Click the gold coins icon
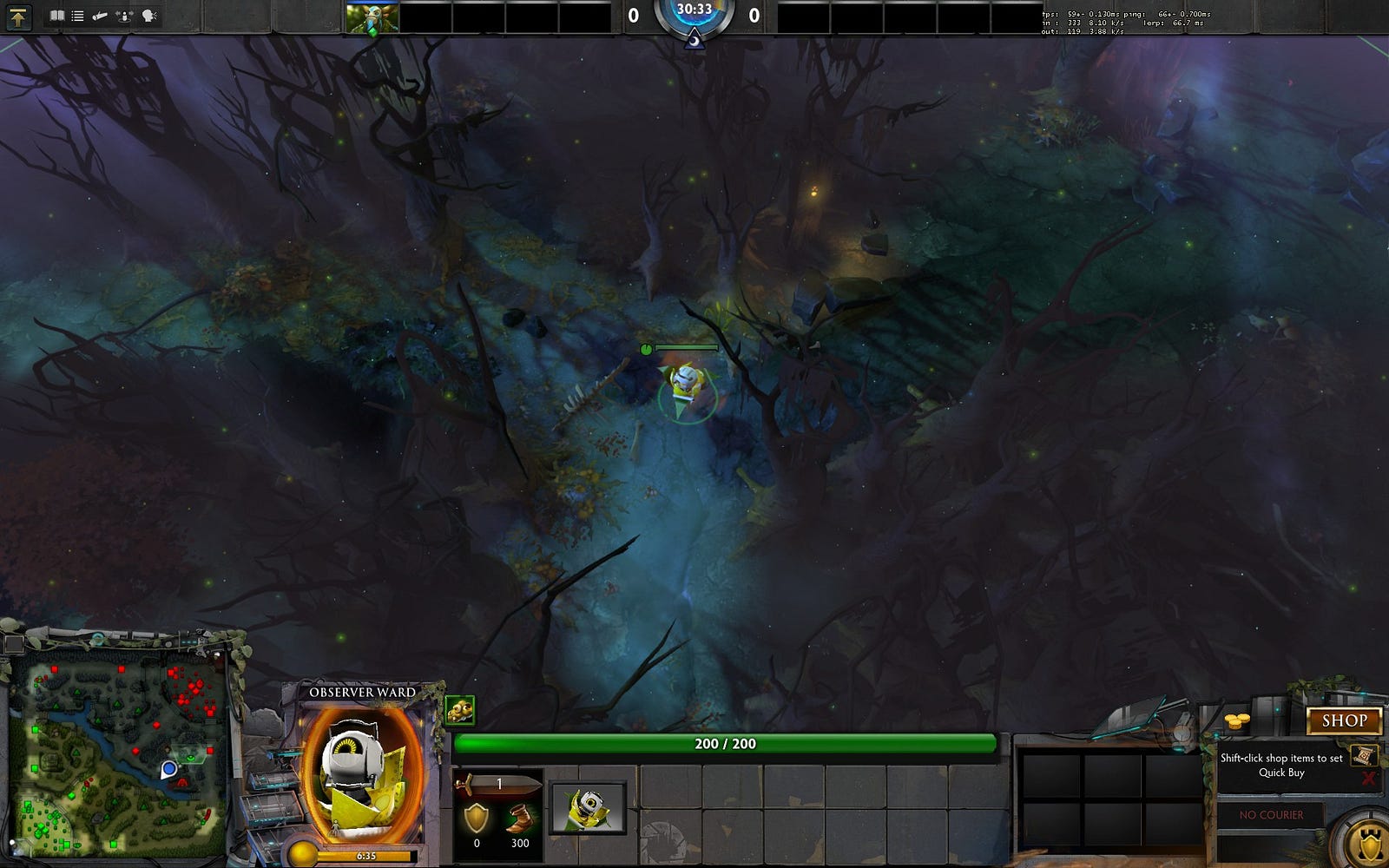The image size is (1389, 868). pos(1236,721)
